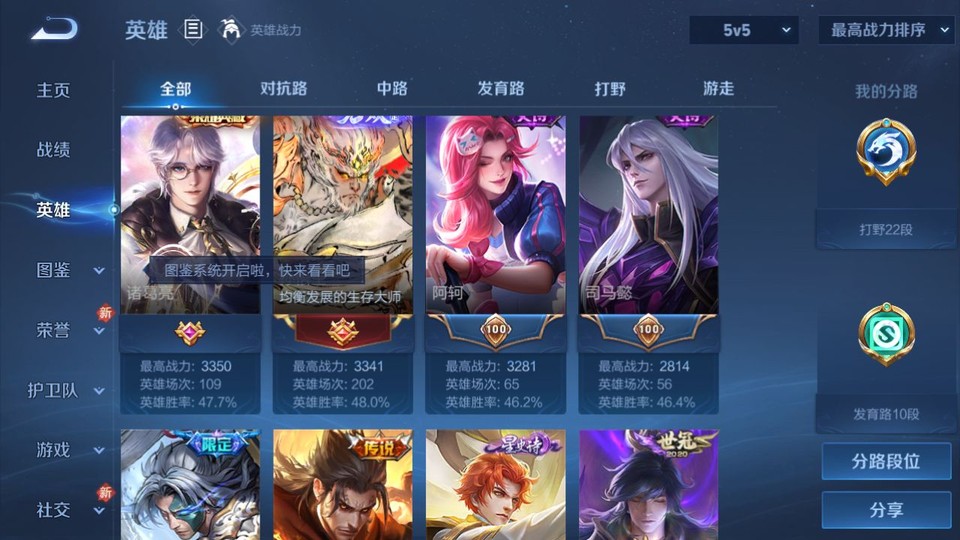The height and width of the screenshot is (540, 960).
Task: Open the 最高战力排序 sort dropdown
Action: pyautogui.click(x=886, y=30)
